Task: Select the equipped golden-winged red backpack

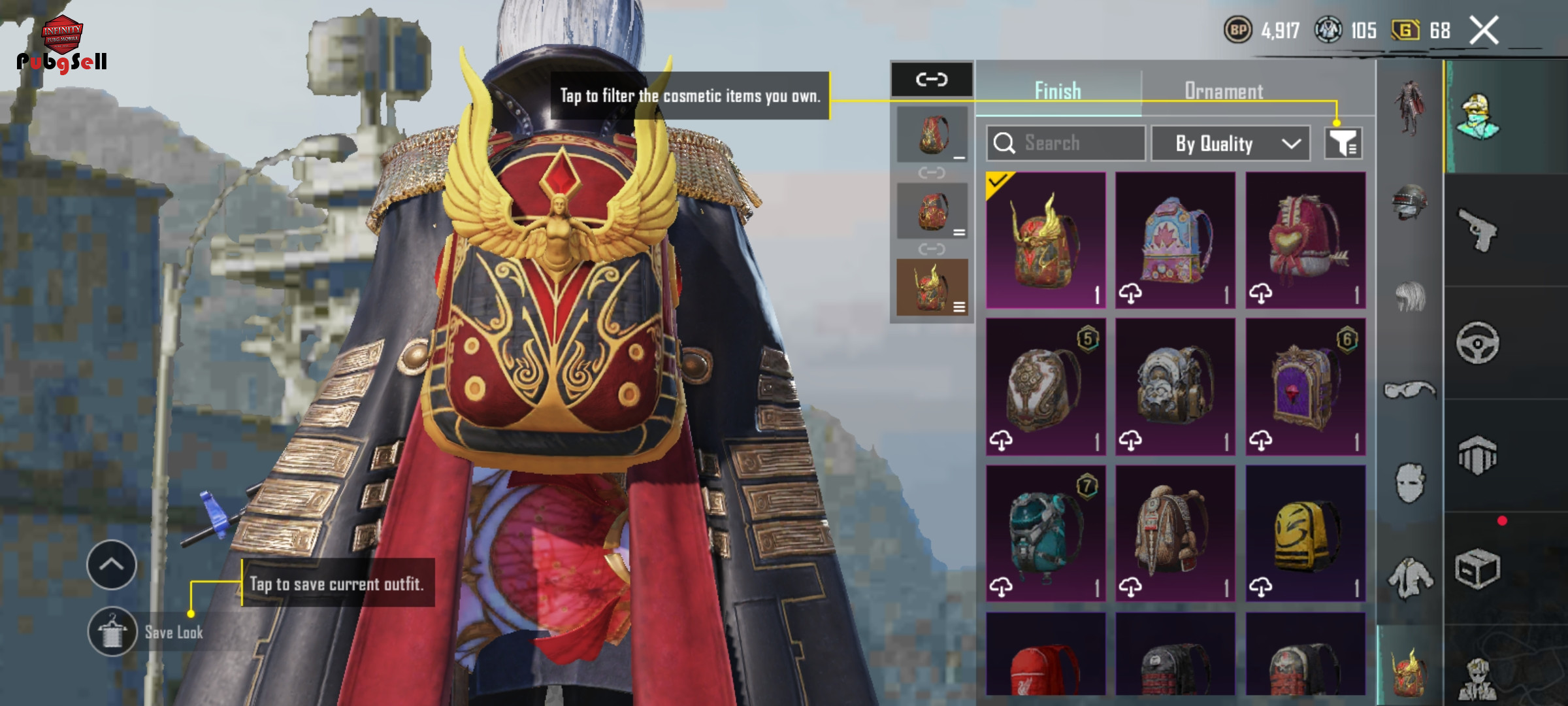Action: (1045, 240)
